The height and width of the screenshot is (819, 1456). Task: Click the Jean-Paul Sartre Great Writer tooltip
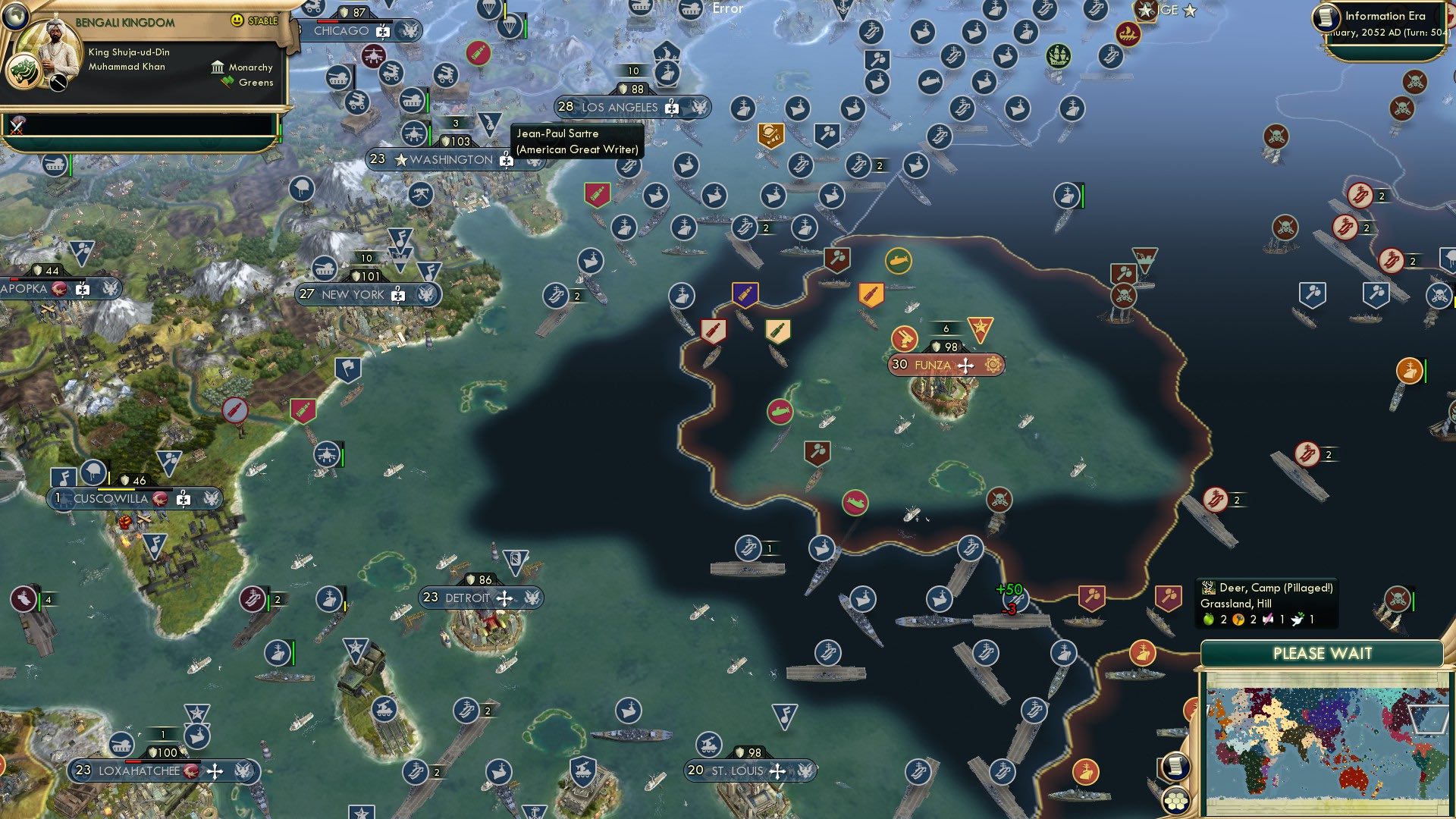575,140
